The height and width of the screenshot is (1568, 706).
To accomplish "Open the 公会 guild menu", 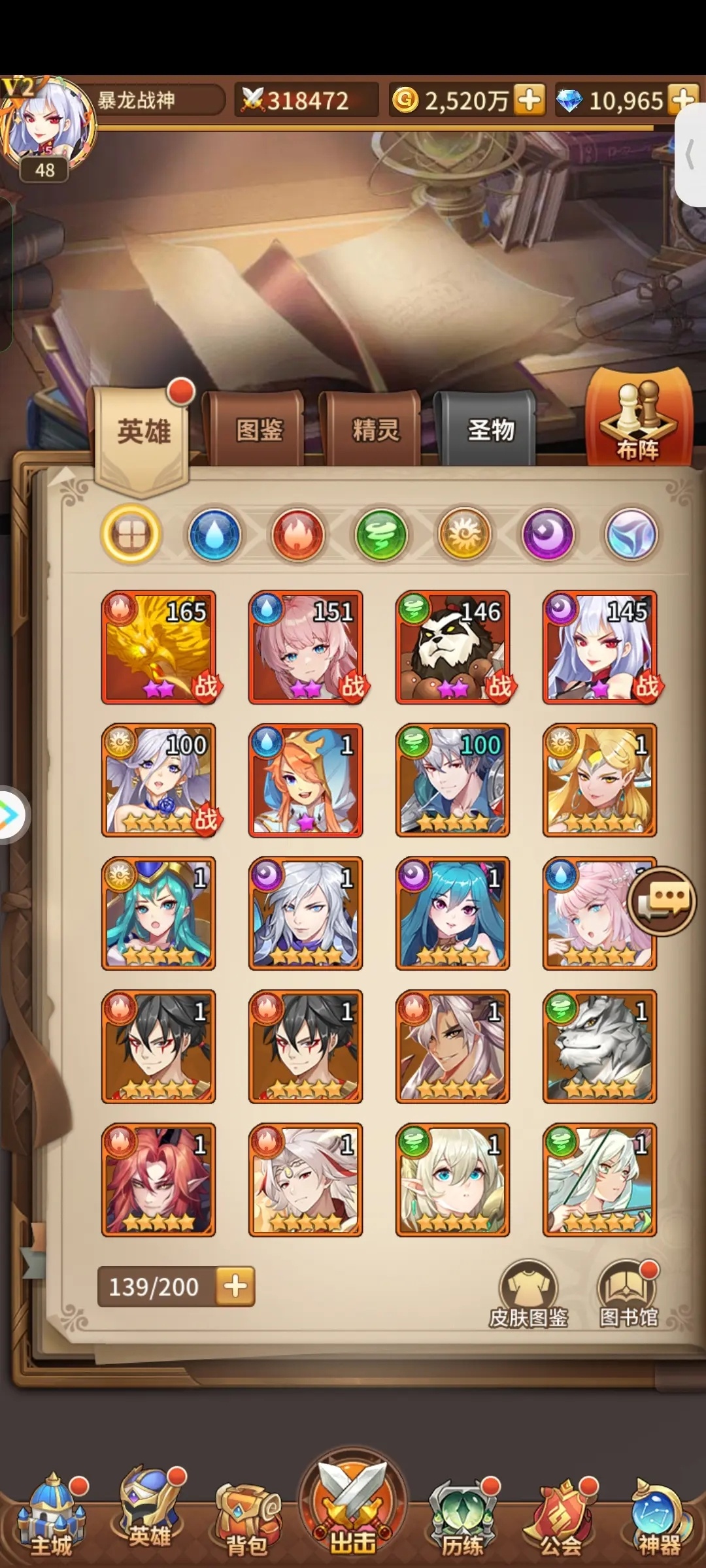I will point(560,1516).
